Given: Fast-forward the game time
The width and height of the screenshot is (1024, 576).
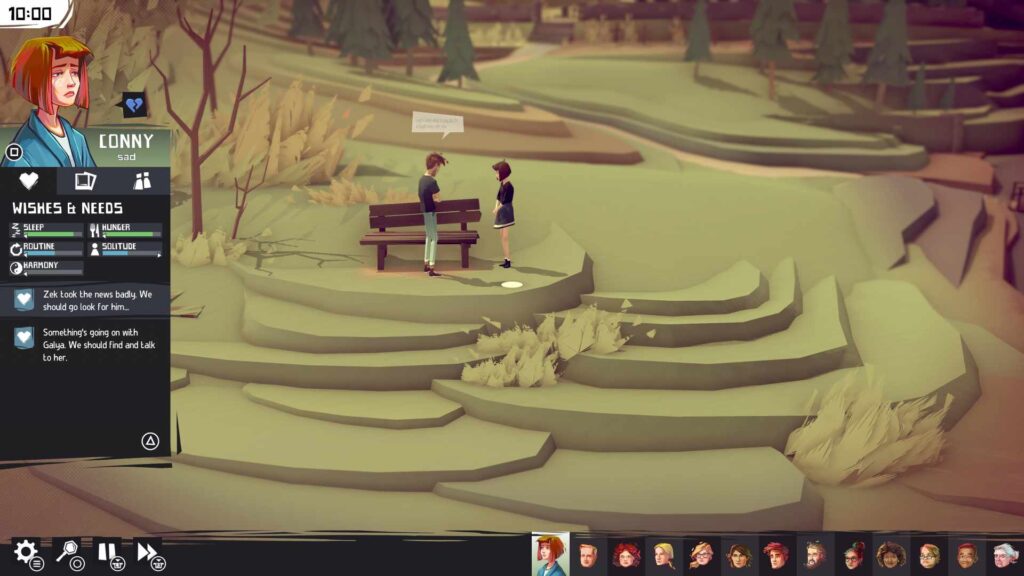Looking at the screenshot, I should coord(147,551).
